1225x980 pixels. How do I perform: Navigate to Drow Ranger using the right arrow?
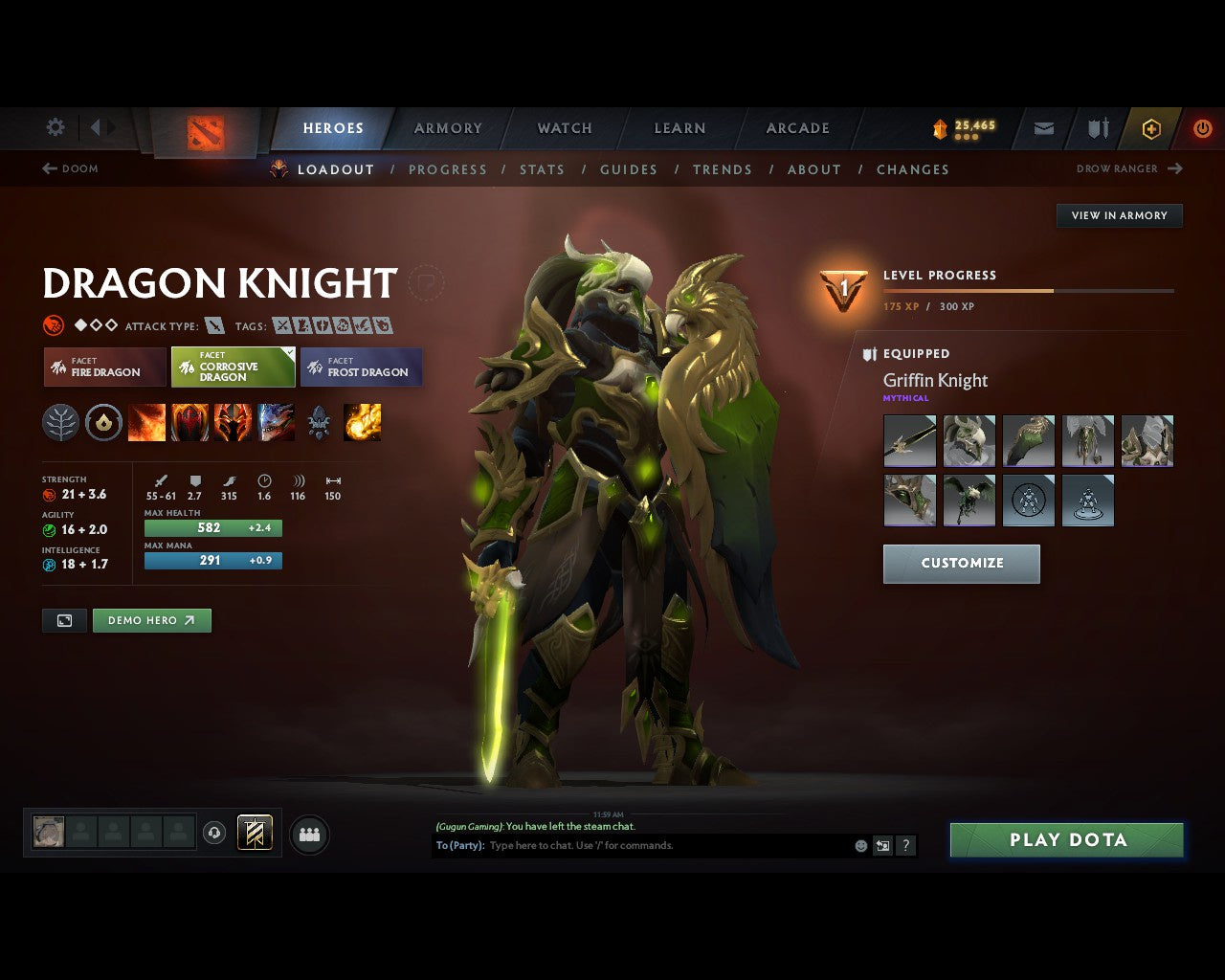click(1174, 168)
